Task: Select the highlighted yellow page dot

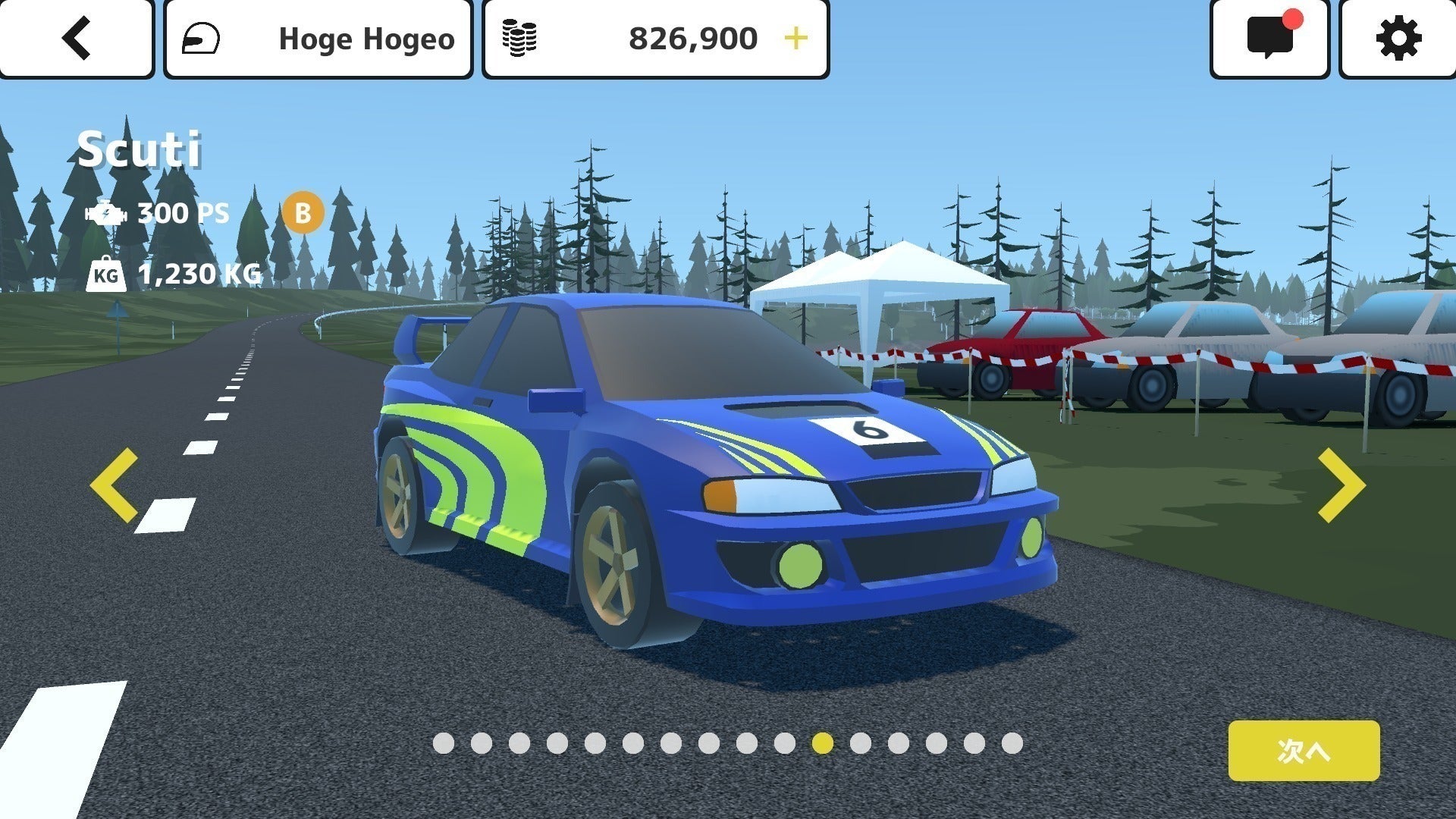Action: click(x=822, y=743)
